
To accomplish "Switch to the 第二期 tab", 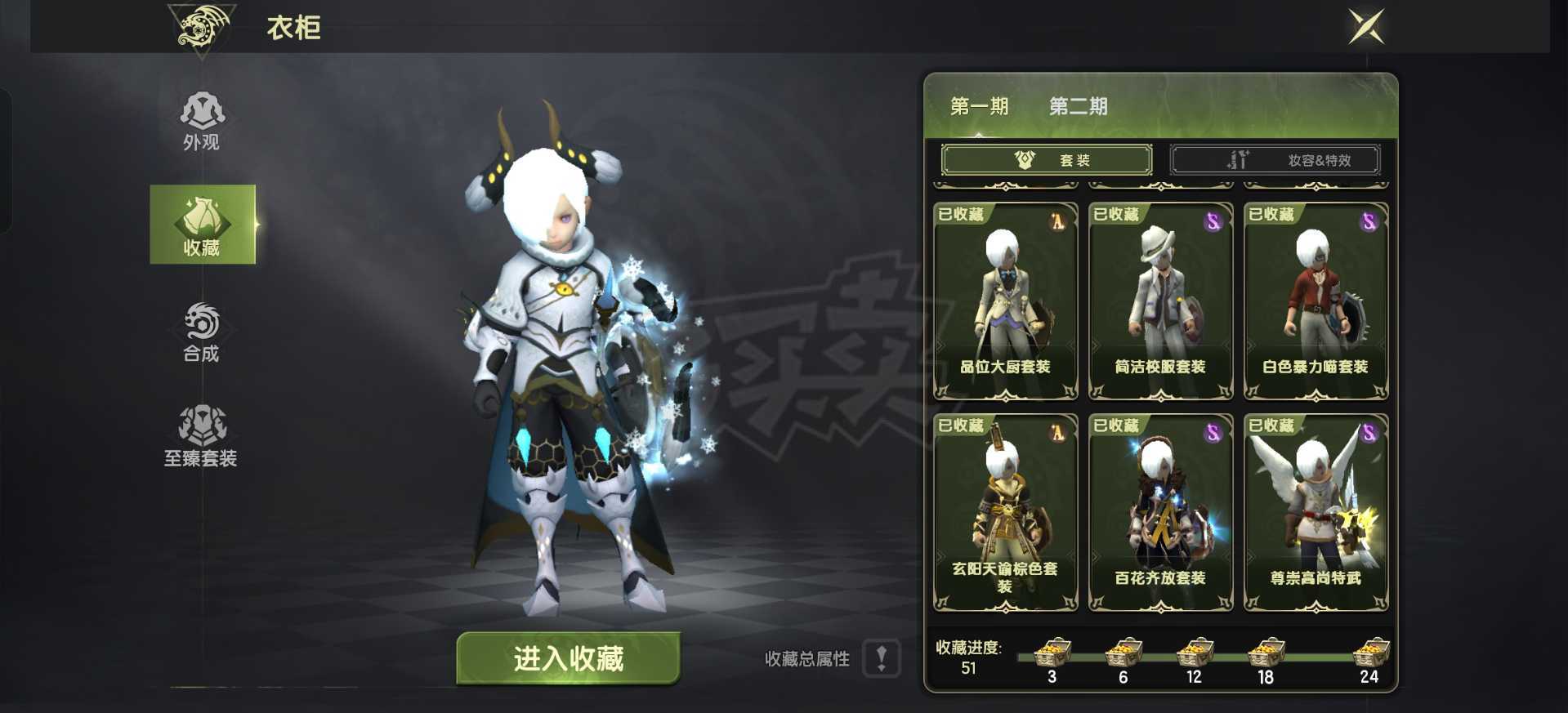I will click(1078, 106).
